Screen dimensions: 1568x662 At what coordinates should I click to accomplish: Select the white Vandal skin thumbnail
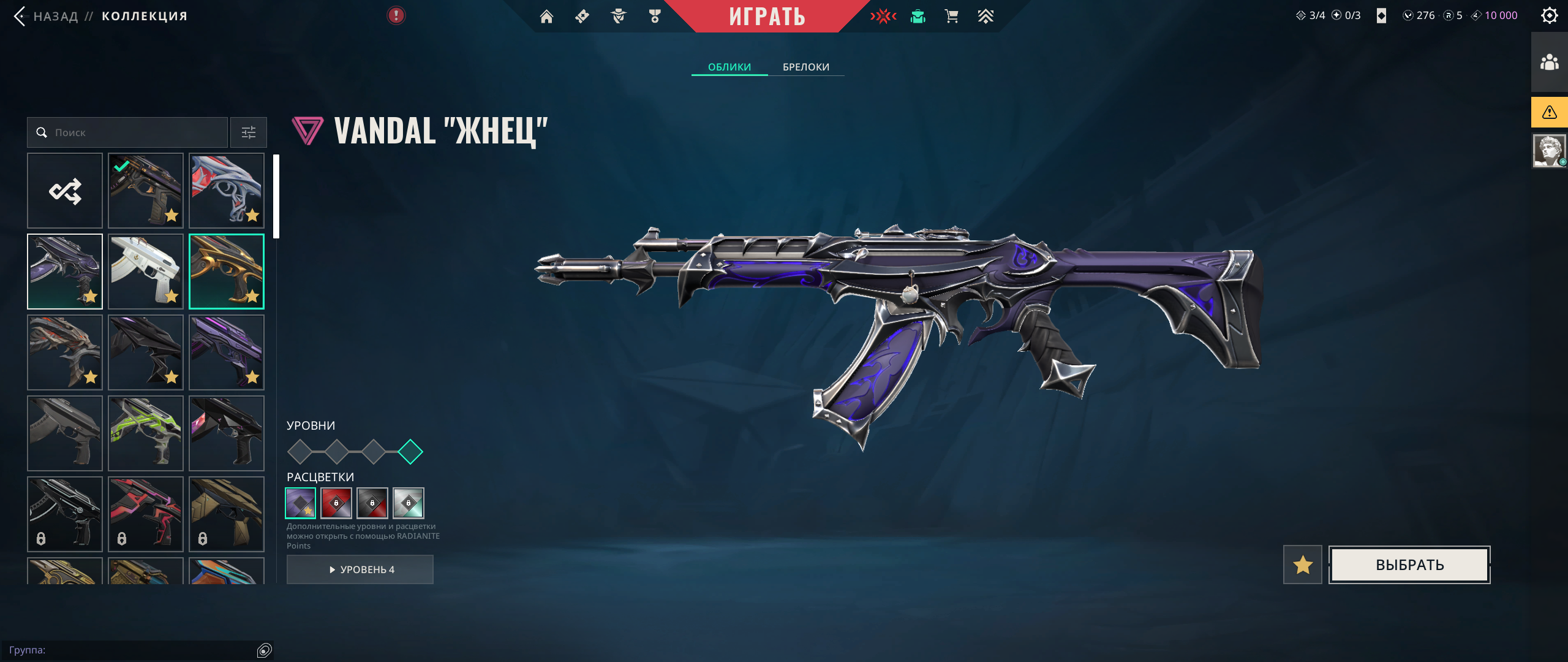(x=146, y=272)
